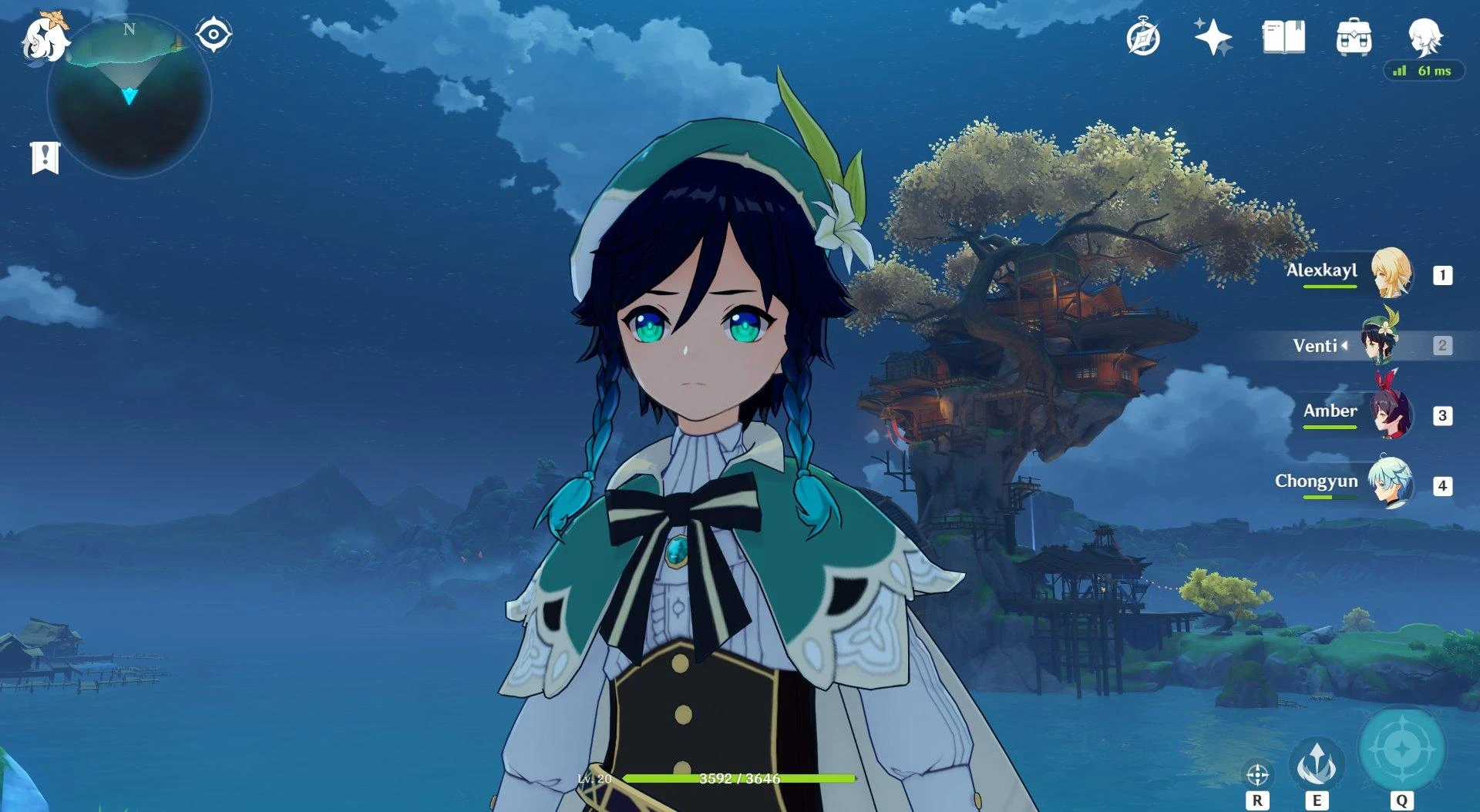Image resolution: width=1480 pixels, height=812 pixels.
Task: Open the inventory backpack
Action: coord(1354,37)
